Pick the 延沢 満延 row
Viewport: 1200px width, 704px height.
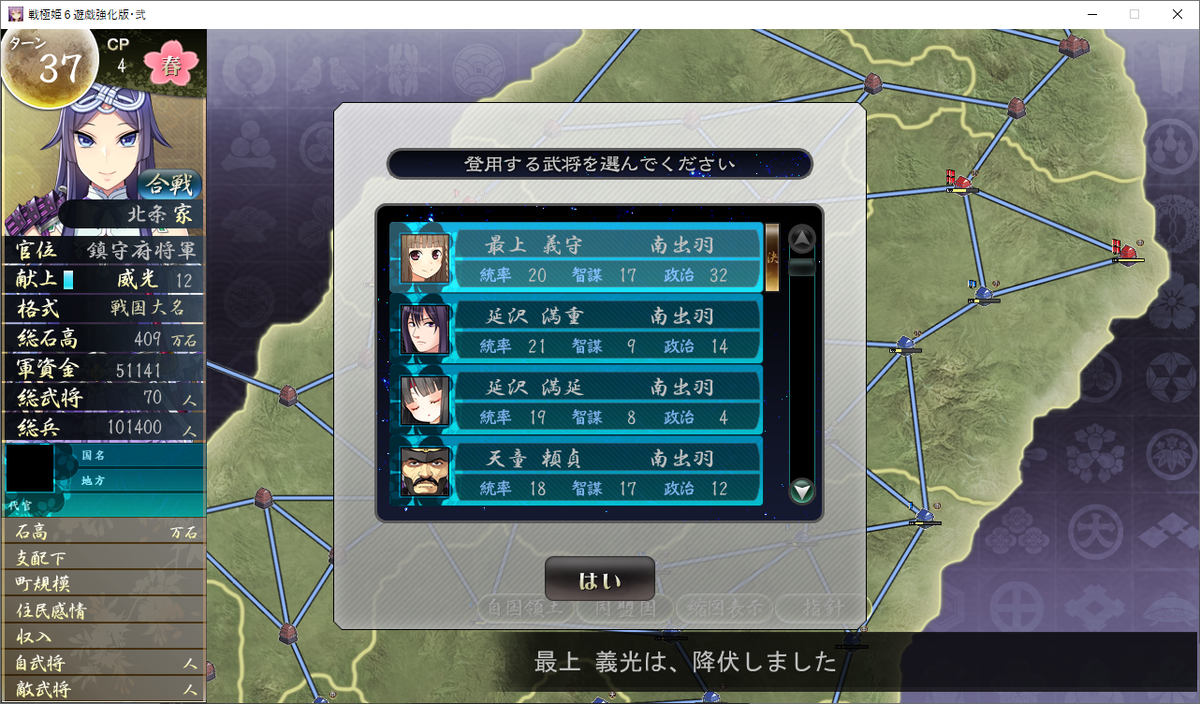click(575, 401)
